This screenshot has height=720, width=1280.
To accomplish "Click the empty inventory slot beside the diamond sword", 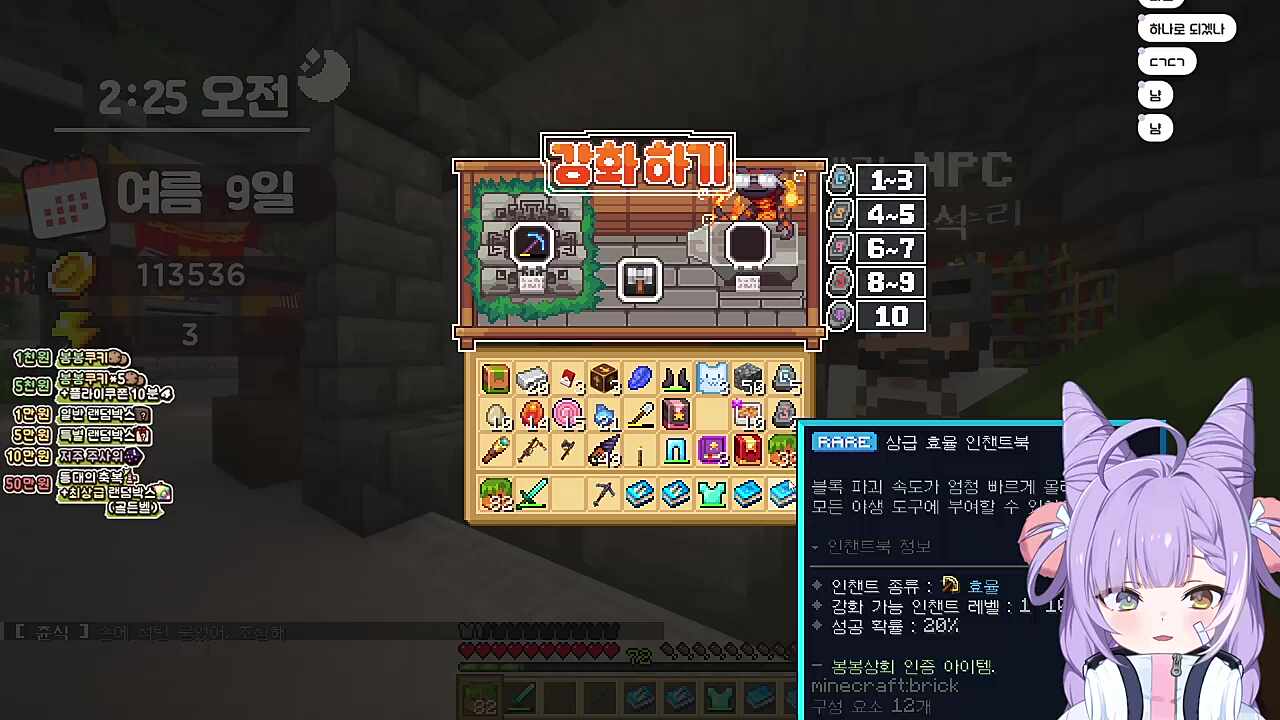I will pyautogui.click(x=567, y=493).
